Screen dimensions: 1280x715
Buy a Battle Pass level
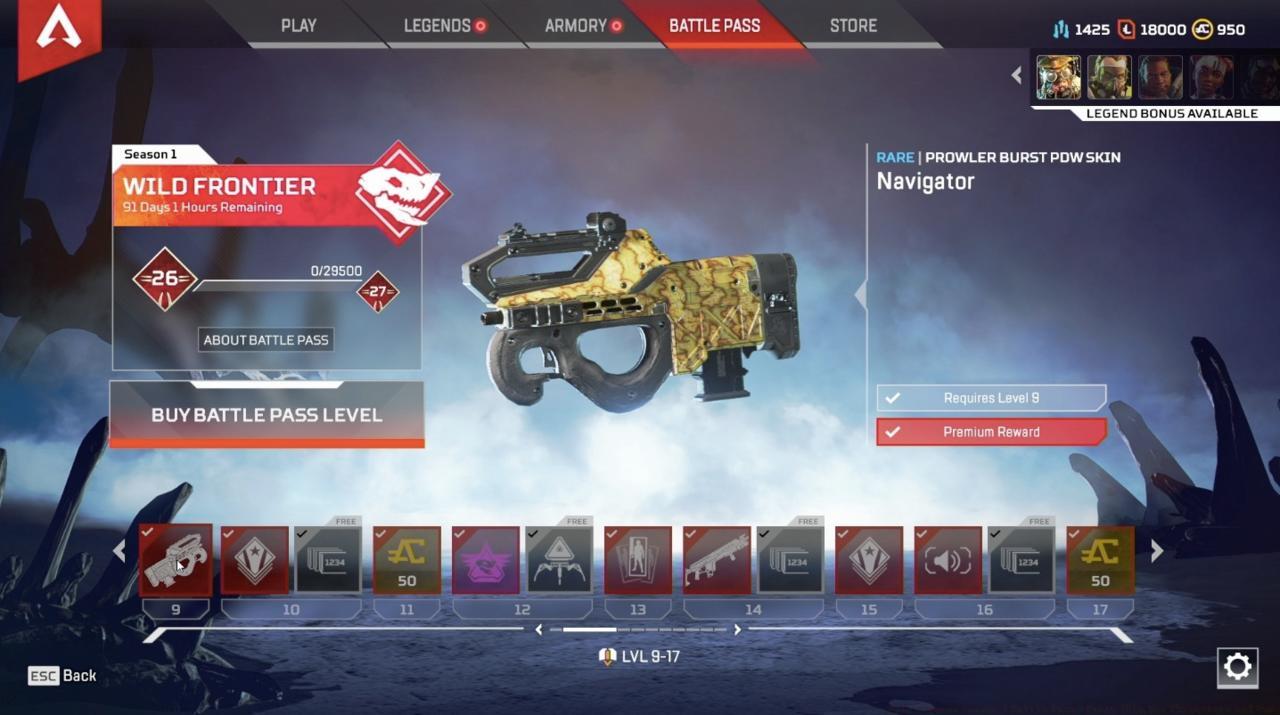coord(266,414)
